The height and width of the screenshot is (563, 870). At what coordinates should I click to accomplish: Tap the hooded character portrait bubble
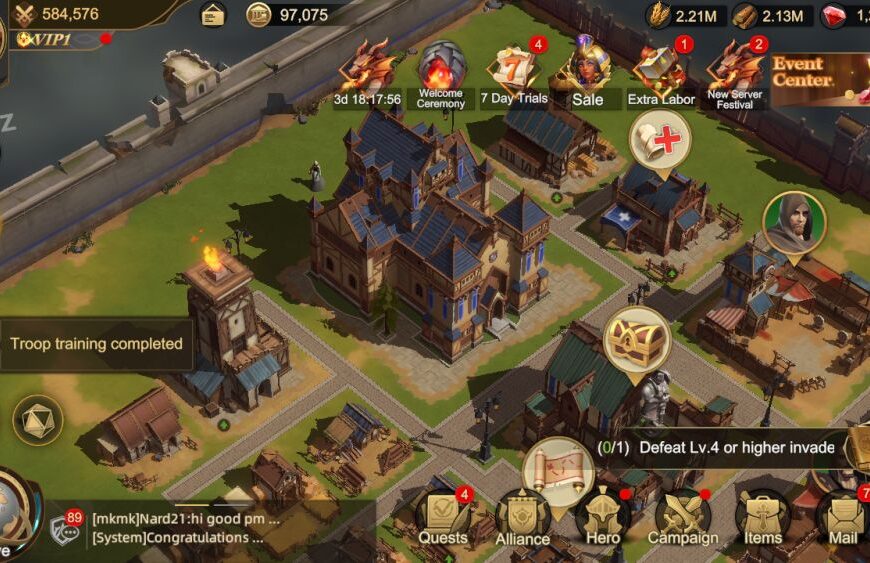(794, 224)
